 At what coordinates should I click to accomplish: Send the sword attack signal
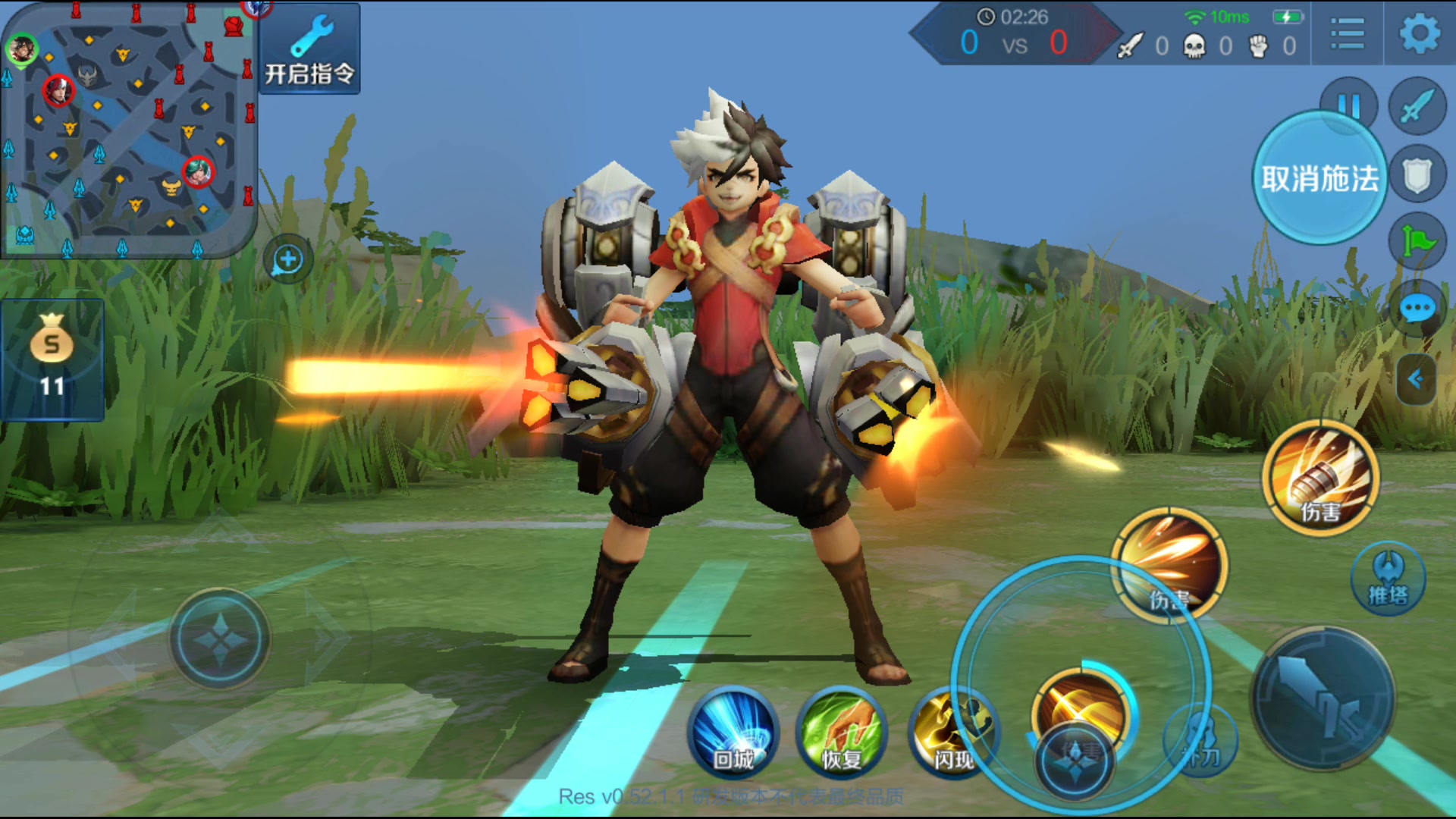[x=1417, y=106]
